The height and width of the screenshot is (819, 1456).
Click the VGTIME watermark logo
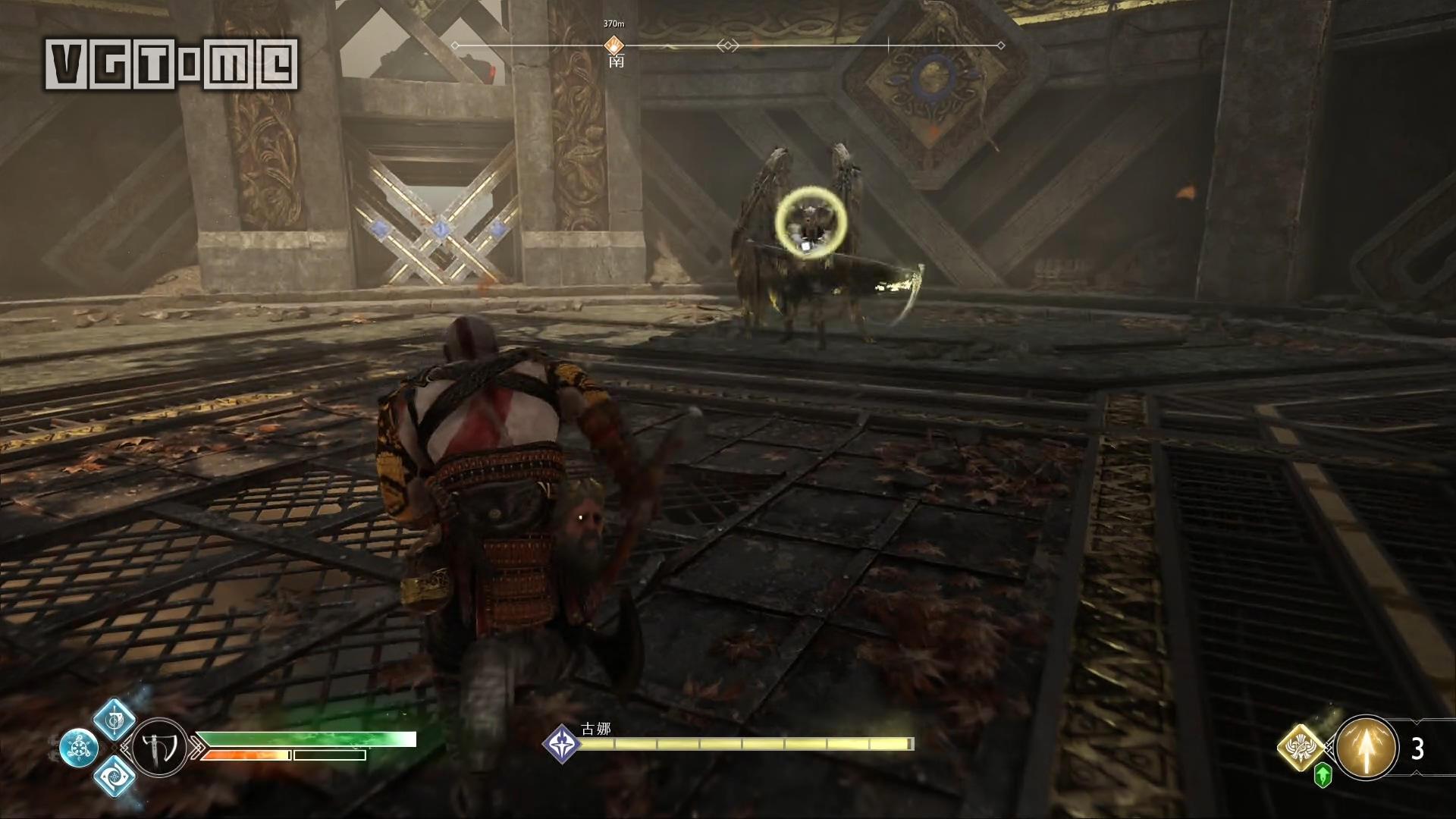pos(171,65)
